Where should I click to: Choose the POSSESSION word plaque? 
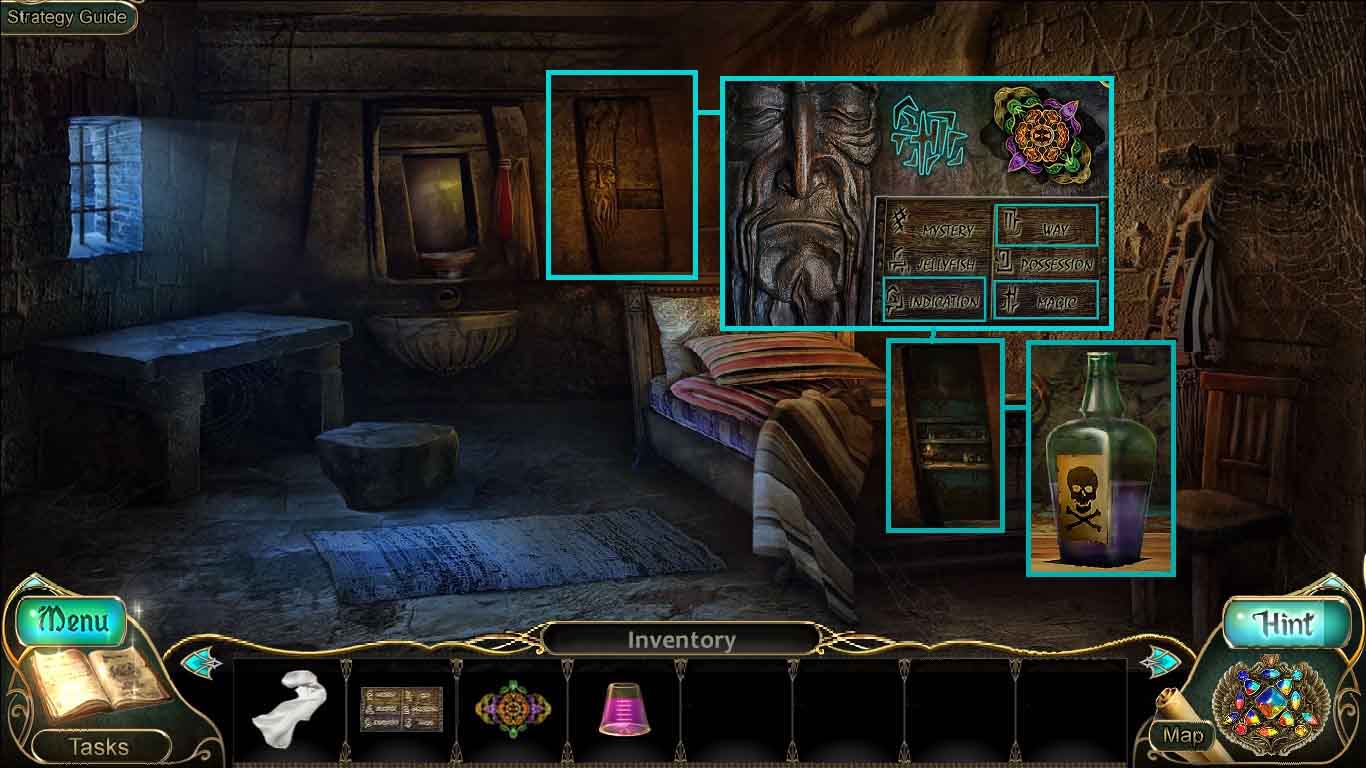1045,264
